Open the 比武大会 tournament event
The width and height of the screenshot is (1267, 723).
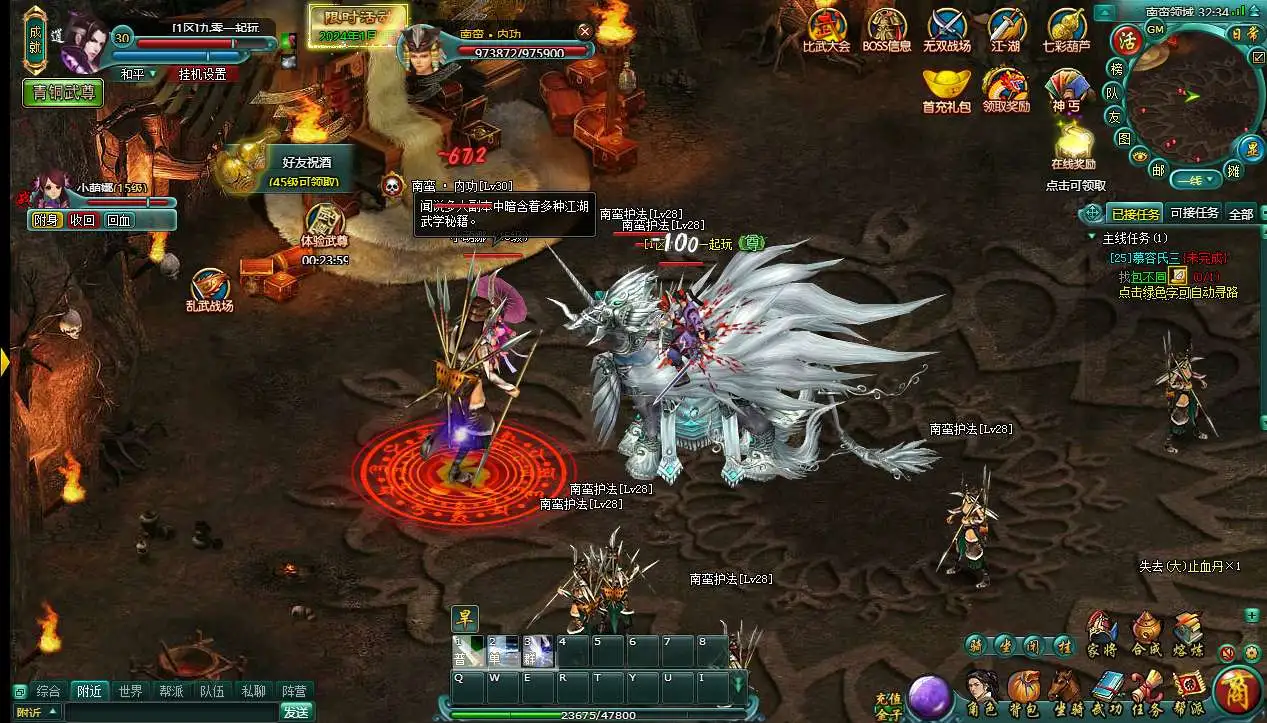pos(826,28)
